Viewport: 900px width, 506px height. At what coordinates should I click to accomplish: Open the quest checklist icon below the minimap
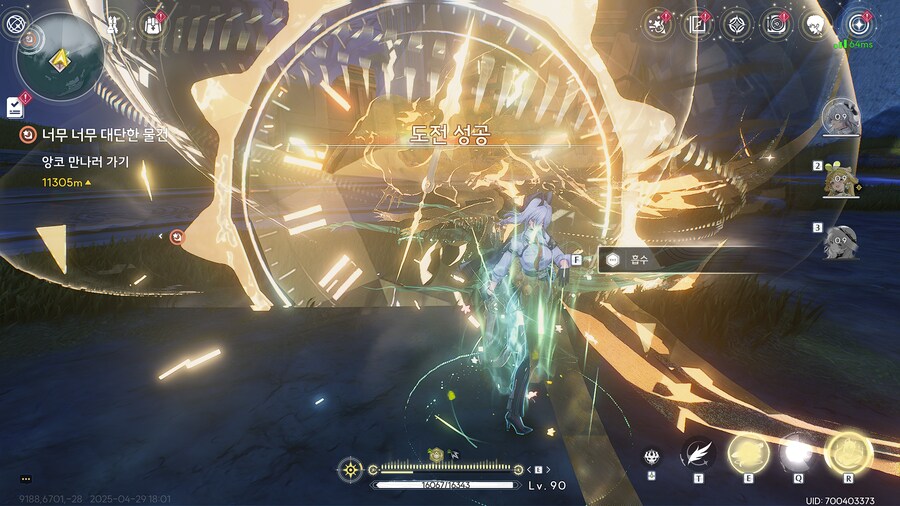coord(14,106)
